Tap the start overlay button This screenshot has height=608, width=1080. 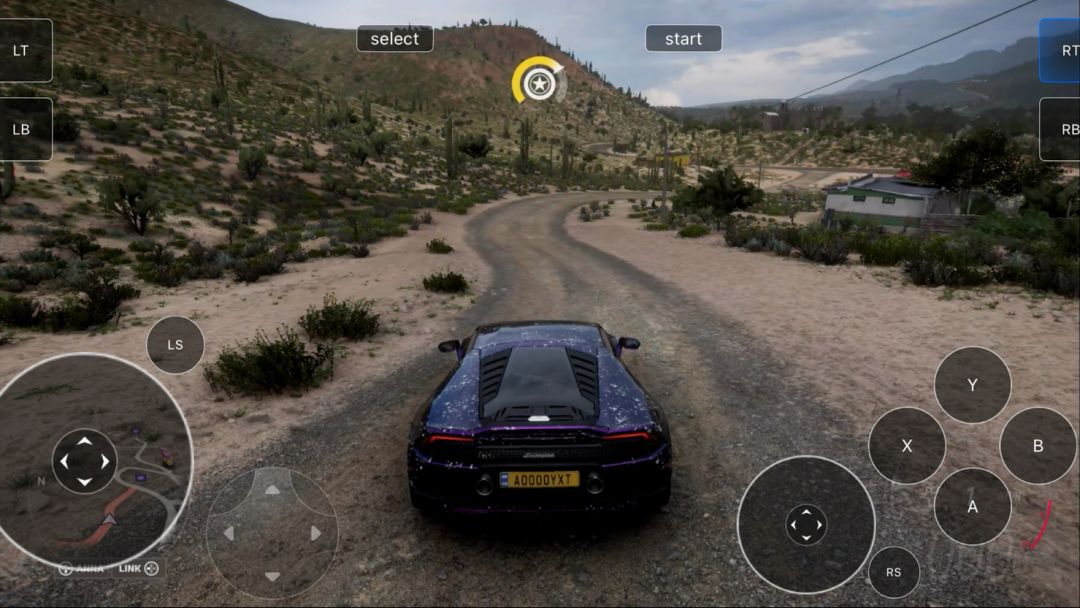click(683, 39)
